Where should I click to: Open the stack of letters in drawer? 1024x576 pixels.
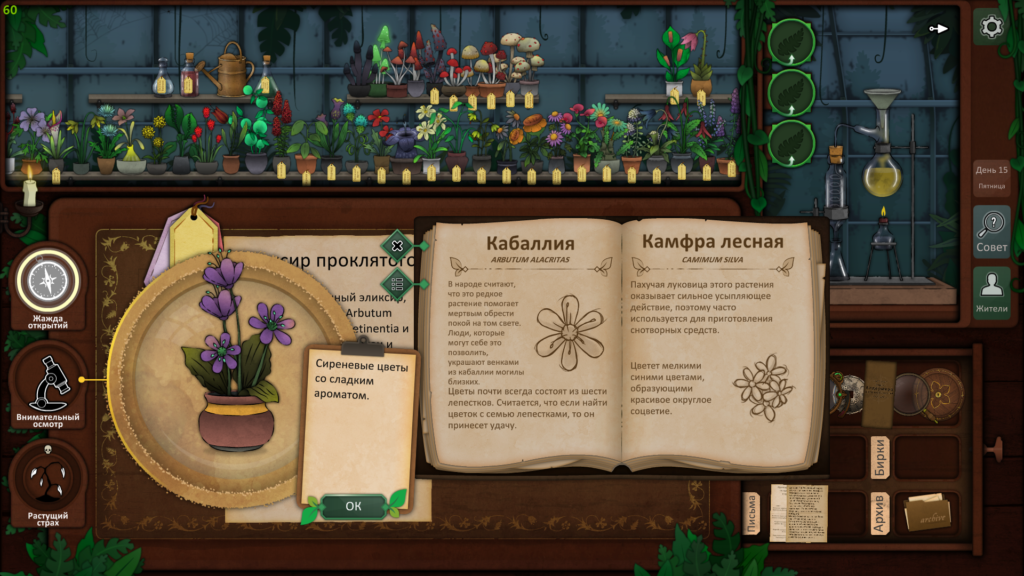click(x=799, y=512)
